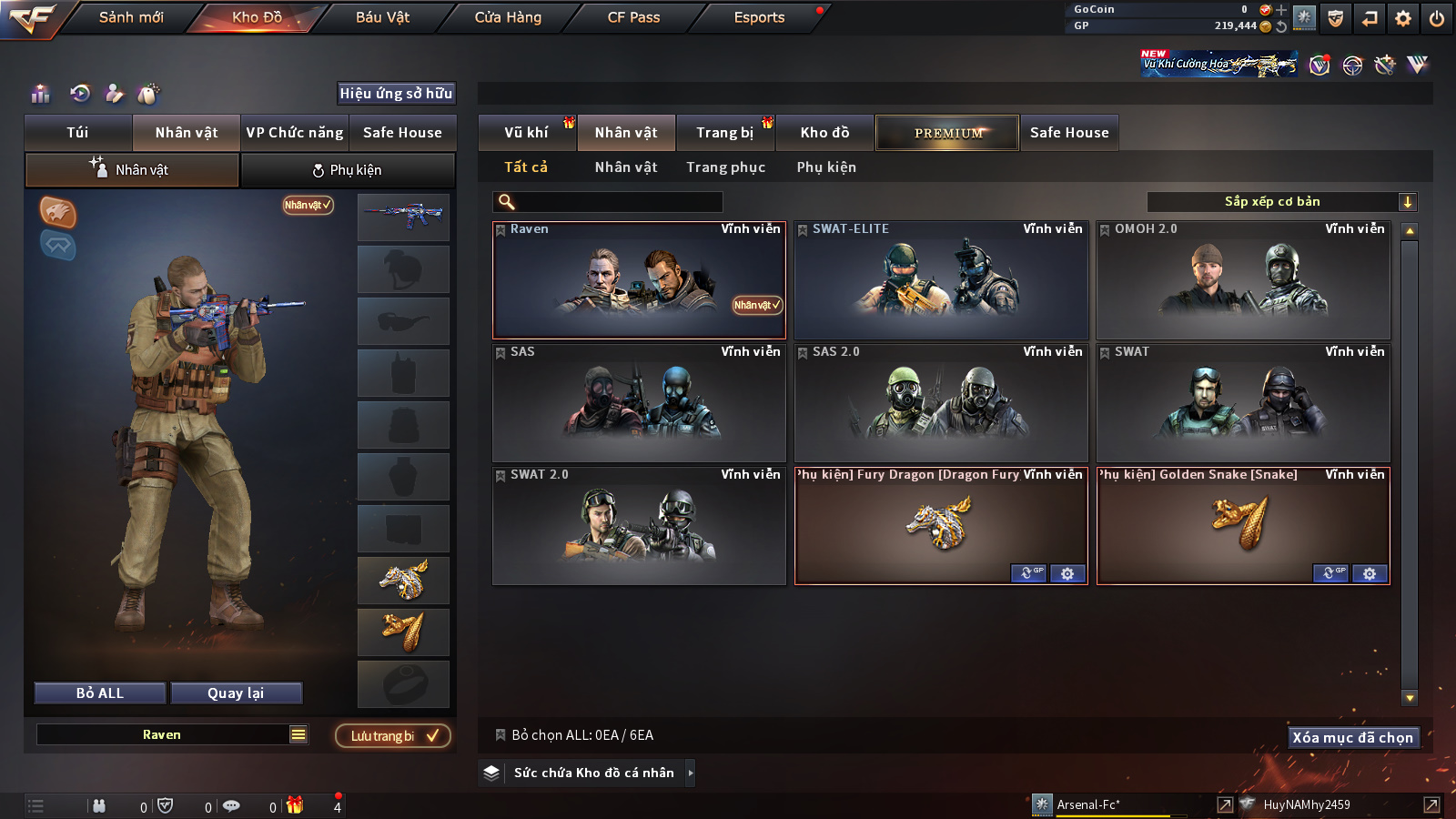This screenshot has height=819, width=1456.
Task: Go to the Cửa Hàng shop
Action: 508,17
